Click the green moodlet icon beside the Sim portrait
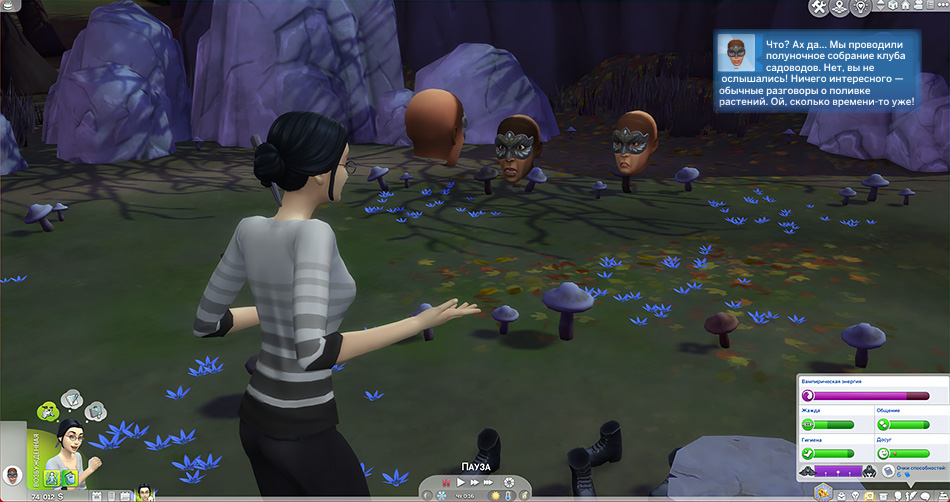Image resolution: width=950 pixels, height=502 pixels. pyautogui.click(x=71, y=477)
